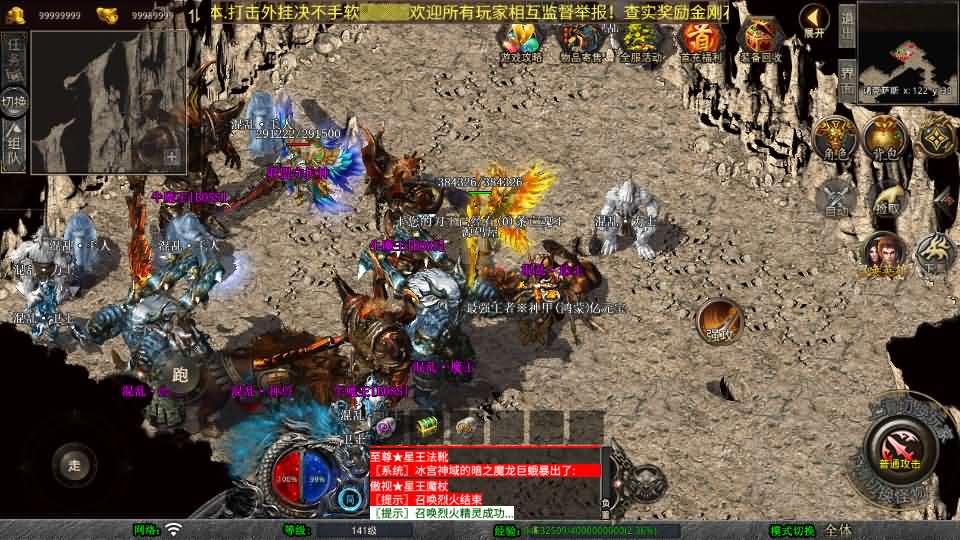Open the 装备回收 equipment recycling icon
Viewport: 960px width, 540px height.
click(x=759, y=40)
